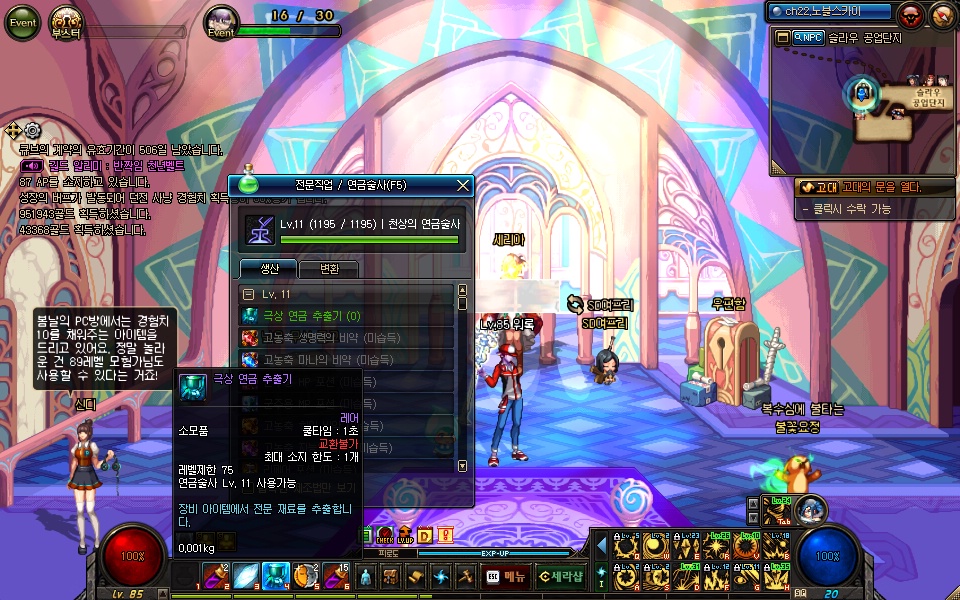Click the red bull-skull icon by the minimap

[910, 15]
